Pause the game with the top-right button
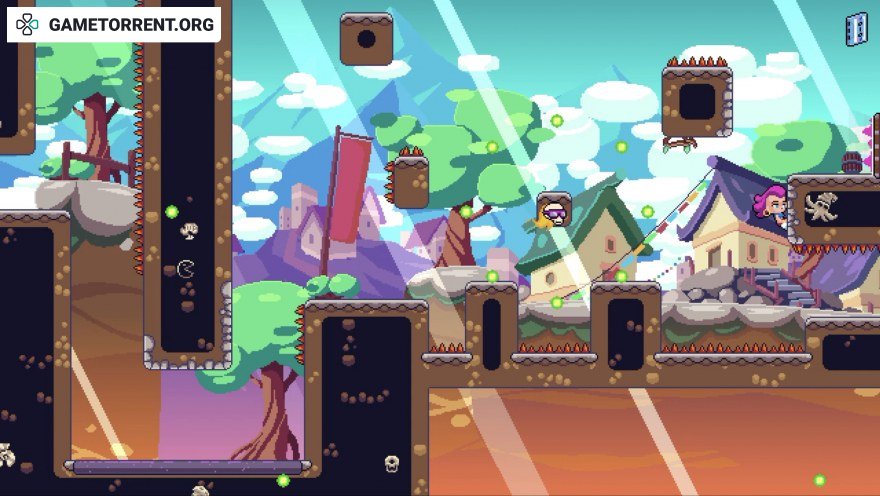This screenshot has height=496, width=880. coord(856,29)
